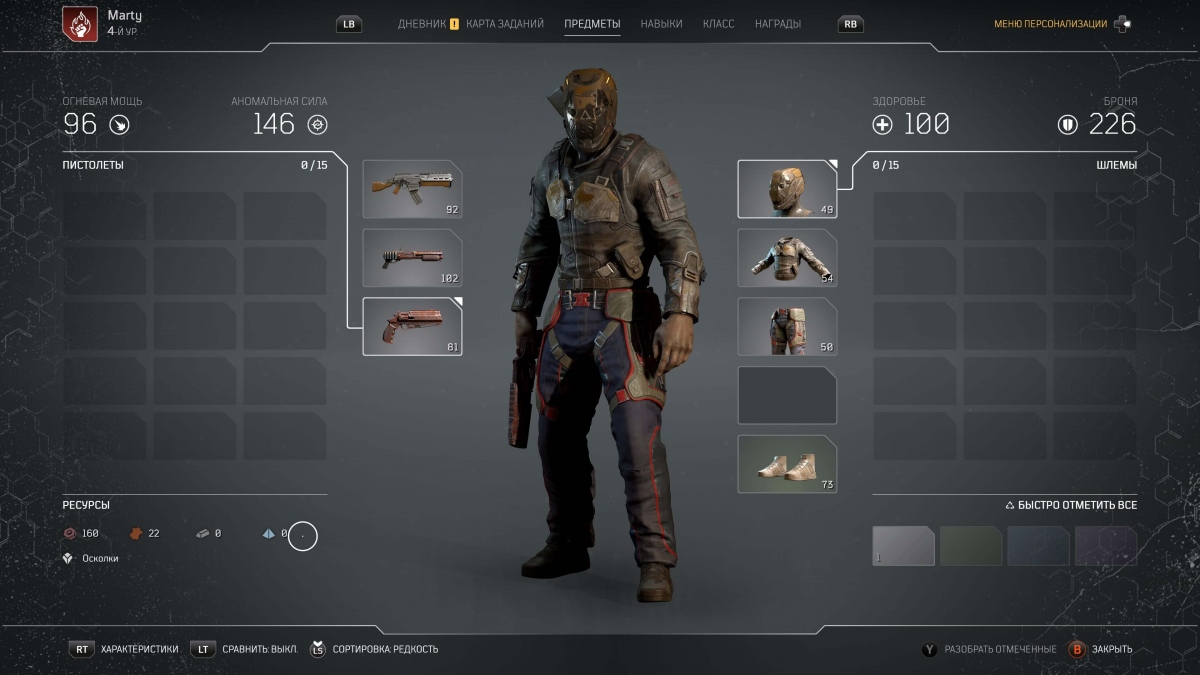This screenshot has width=1200, height=675.
Task: Choose the equipped revolver pistol slot
Action: pyautogui.click(x=412, y=327)
